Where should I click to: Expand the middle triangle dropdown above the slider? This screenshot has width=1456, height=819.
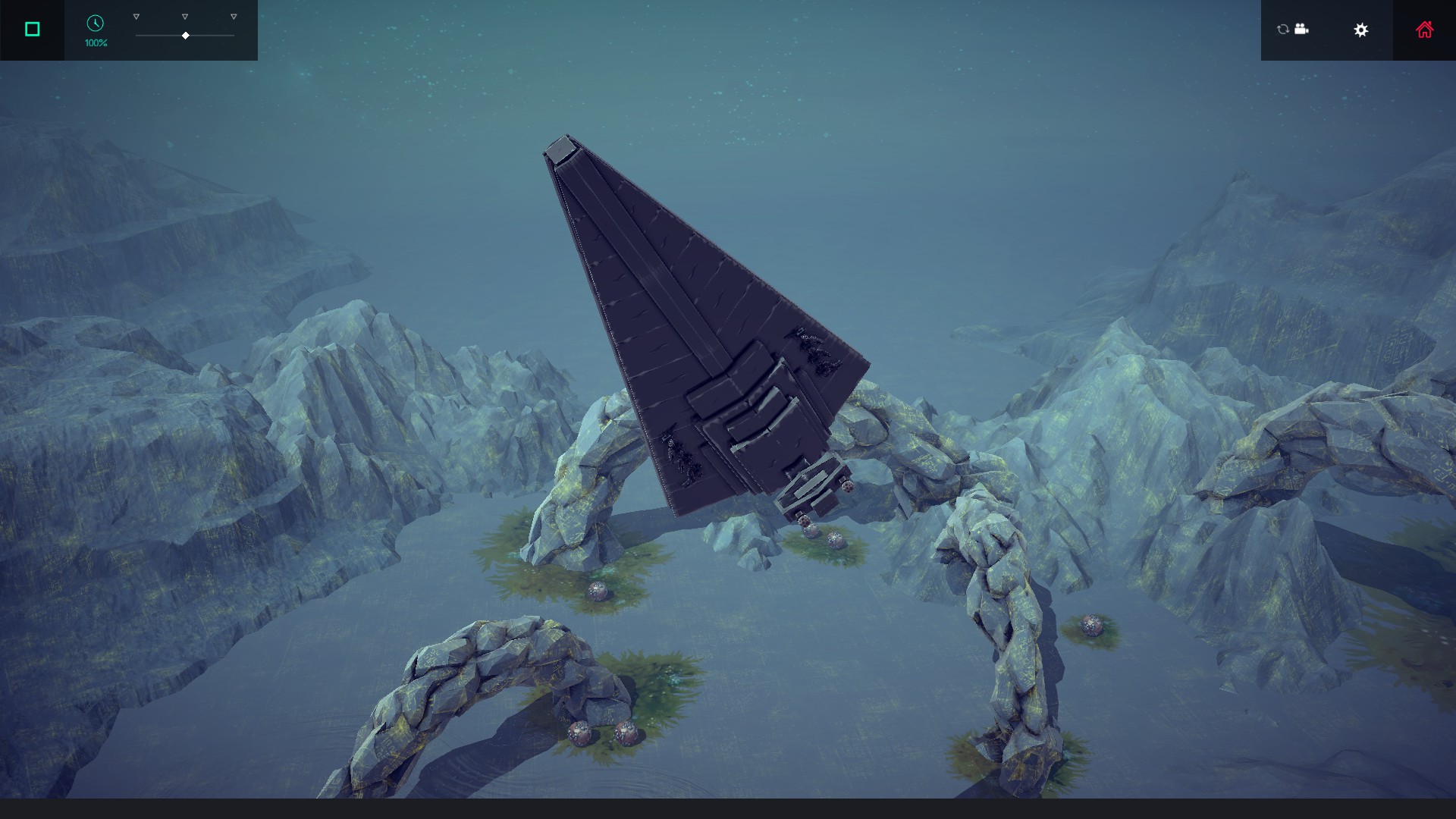pyautogui.click(x=184, y=15)
